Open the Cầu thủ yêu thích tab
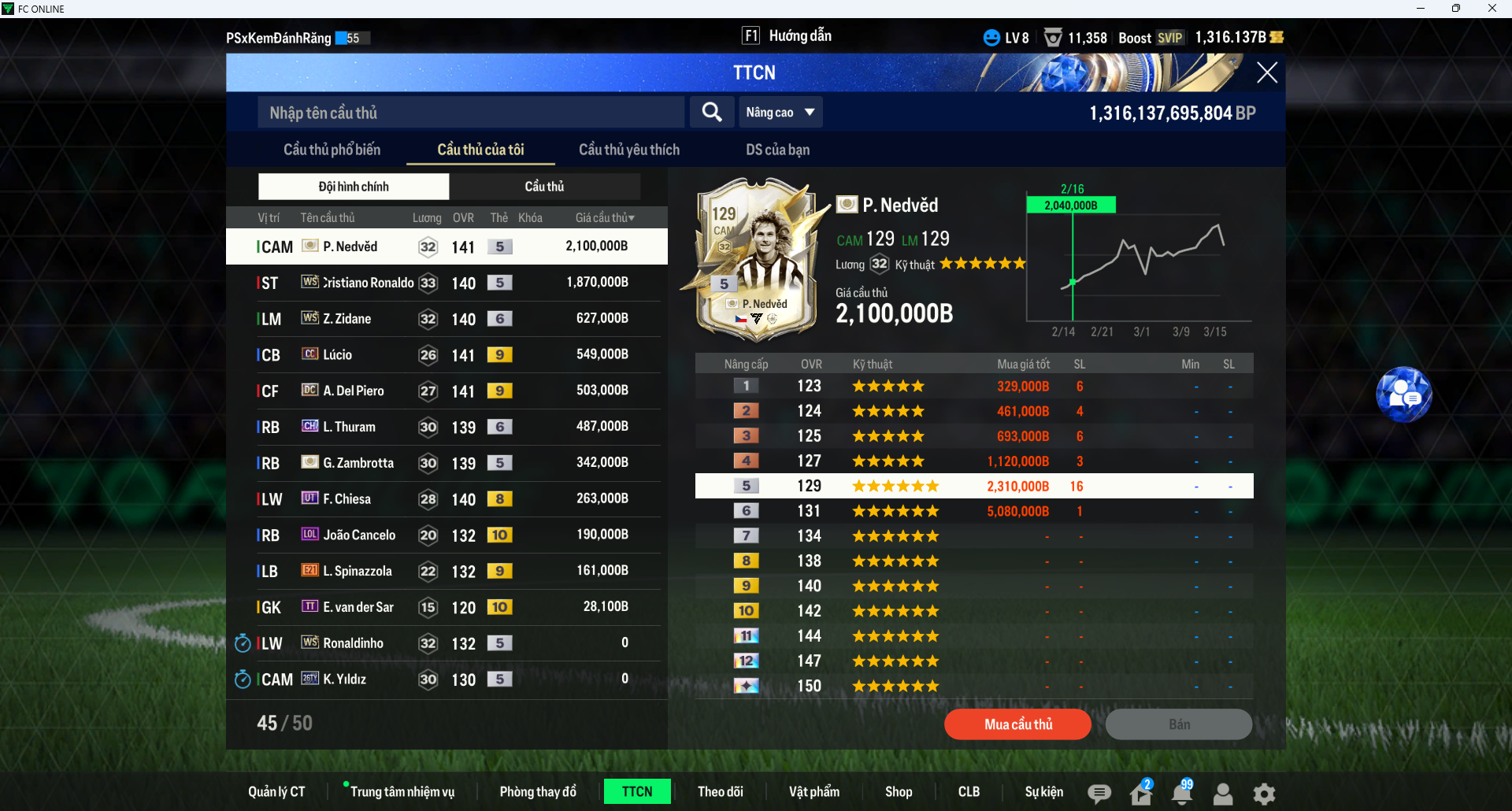The height and width of the screenshot is (811, 1512). [x=628, y=150]
